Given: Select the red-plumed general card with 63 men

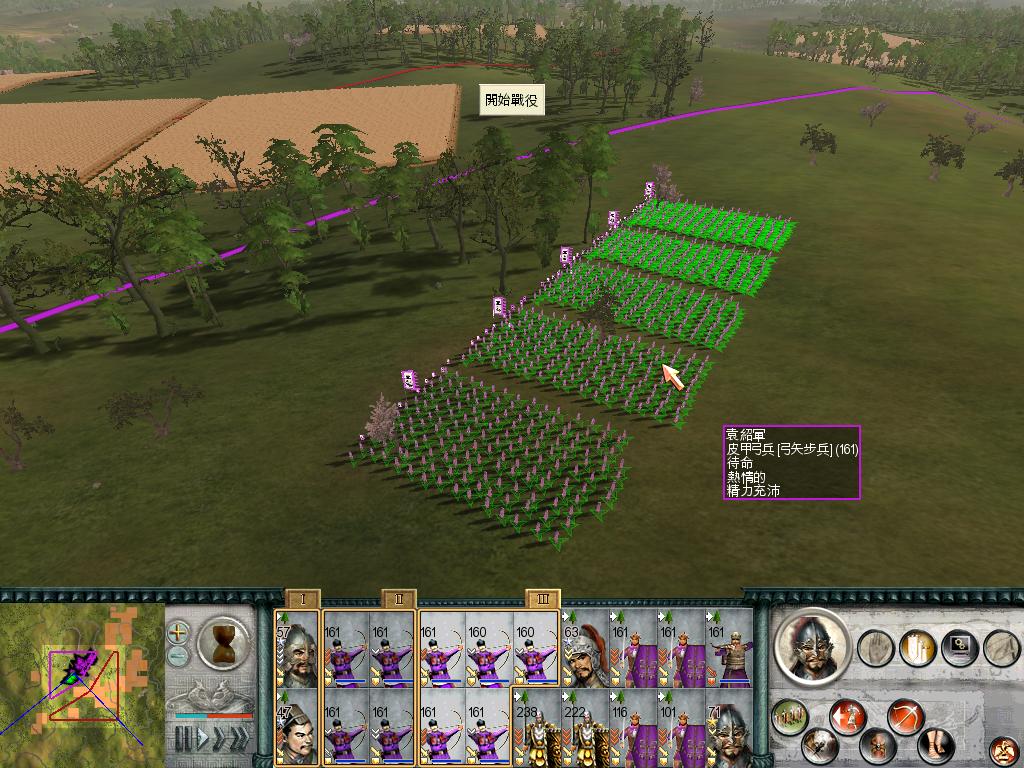Looking at the screenshot, I should click(585, 648).
